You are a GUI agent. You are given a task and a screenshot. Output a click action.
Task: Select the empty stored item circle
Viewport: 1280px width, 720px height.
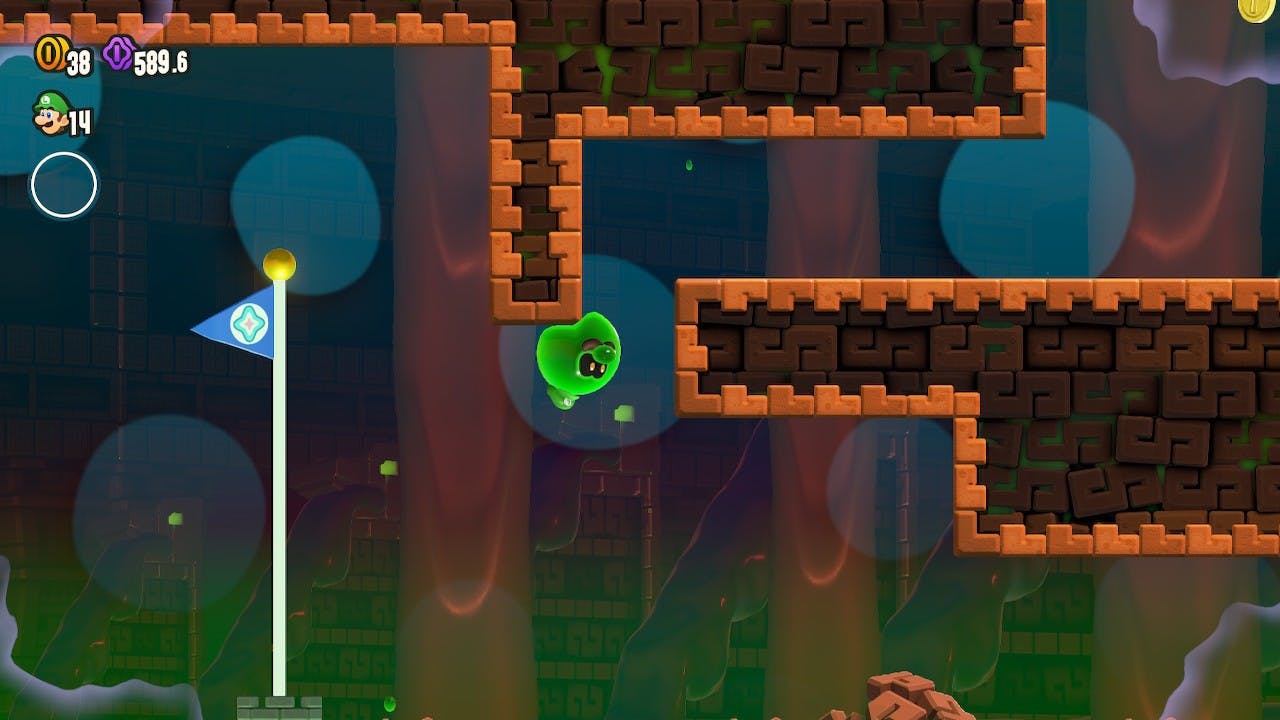(64, 185)
